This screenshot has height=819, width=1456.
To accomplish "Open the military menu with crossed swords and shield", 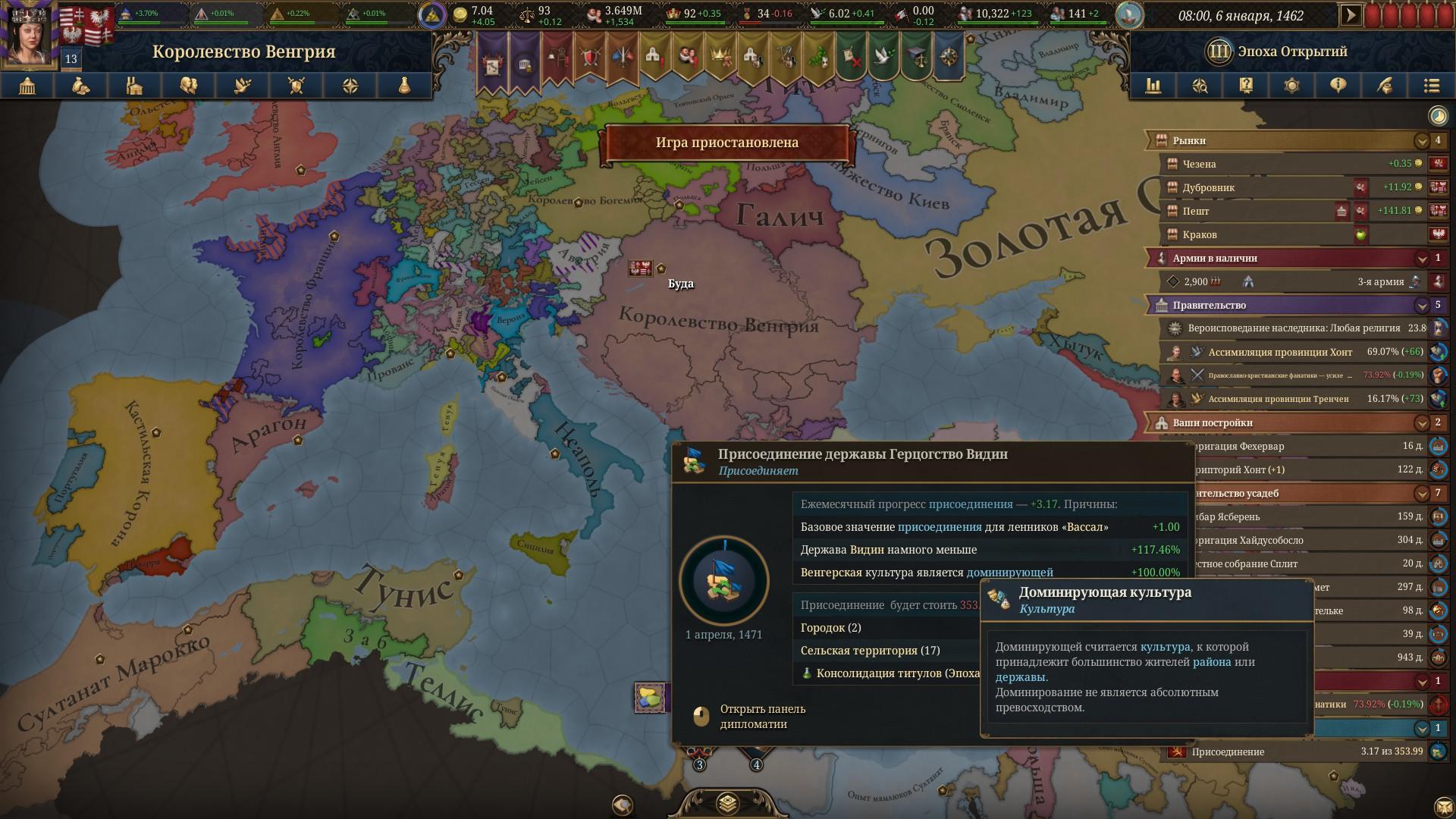I will pyautogui.click(x=297, y=86).
